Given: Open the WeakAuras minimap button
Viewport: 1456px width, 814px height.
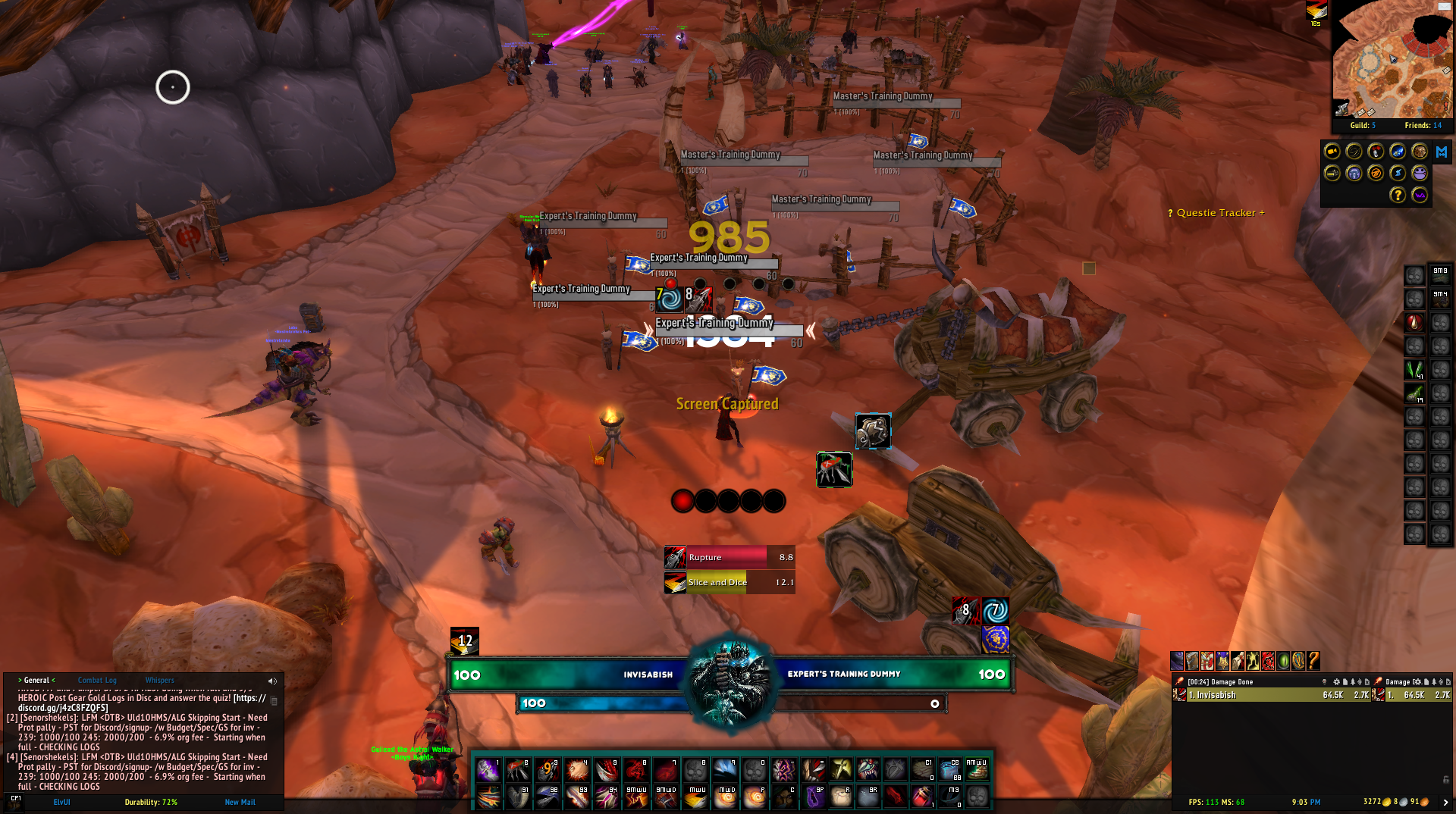Looking at the screenshot, I should tap(1419, 196).
